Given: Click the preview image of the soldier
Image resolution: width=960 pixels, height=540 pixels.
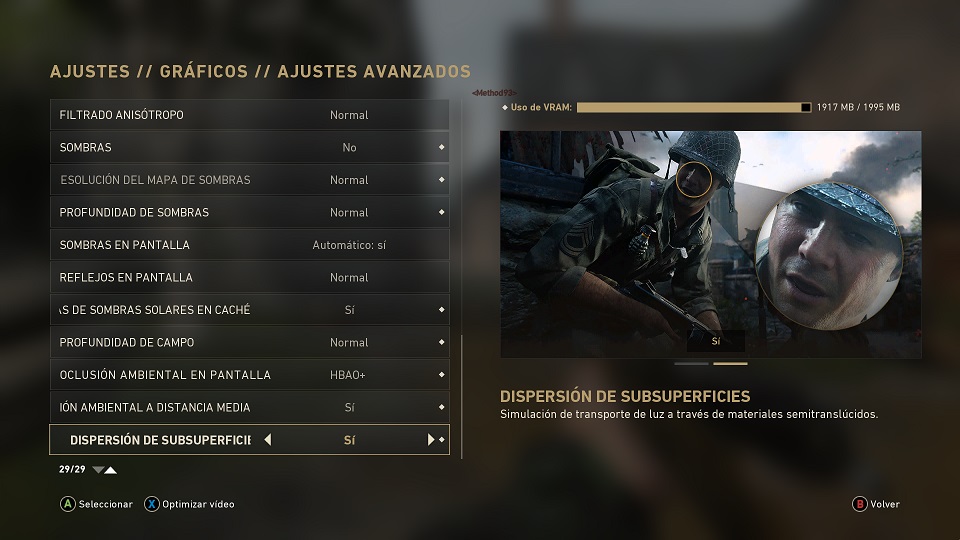Looking at the screenshot, I should coord(710,244).
